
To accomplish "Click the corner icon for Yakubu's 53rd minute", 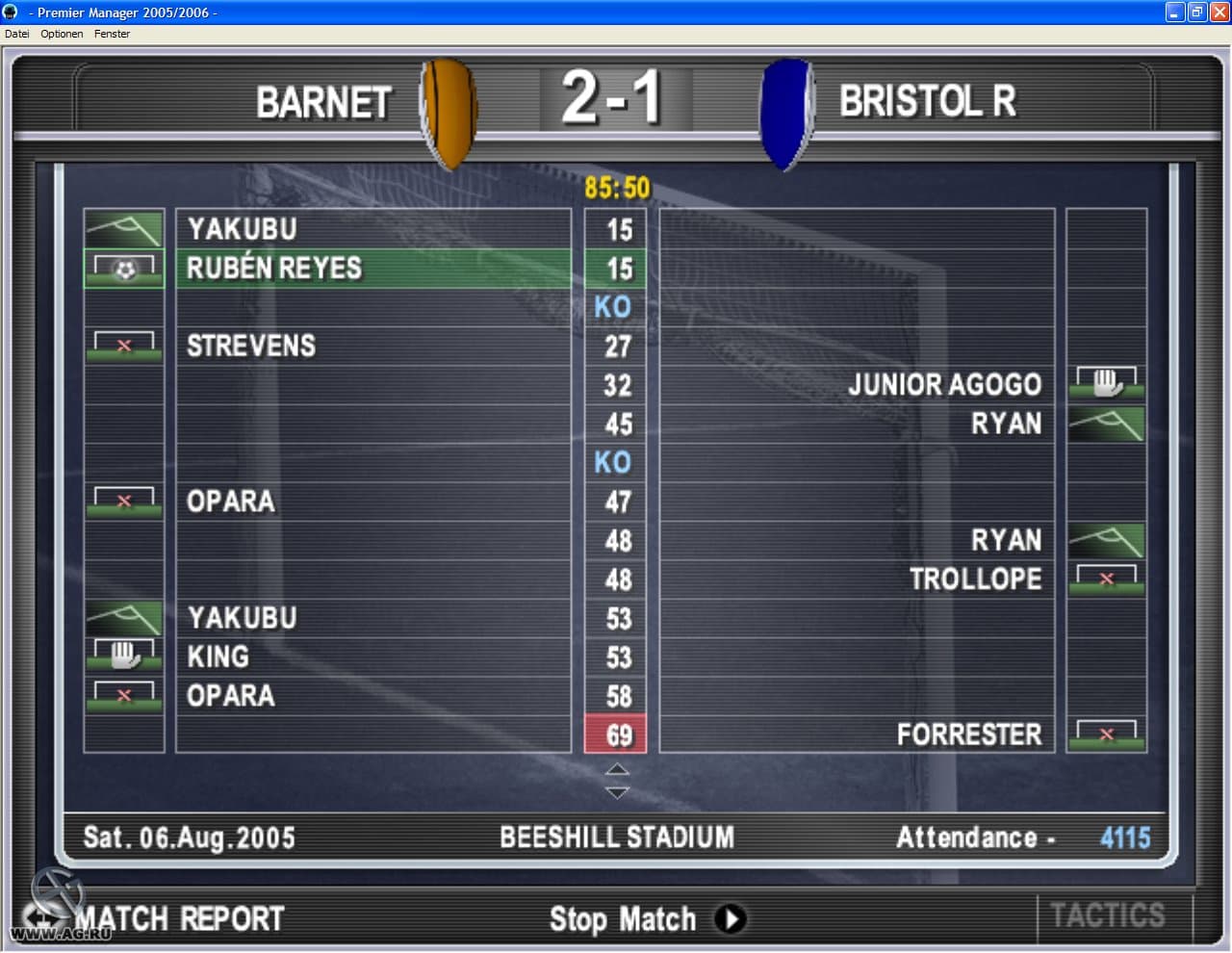I will [x=123, y=616].
